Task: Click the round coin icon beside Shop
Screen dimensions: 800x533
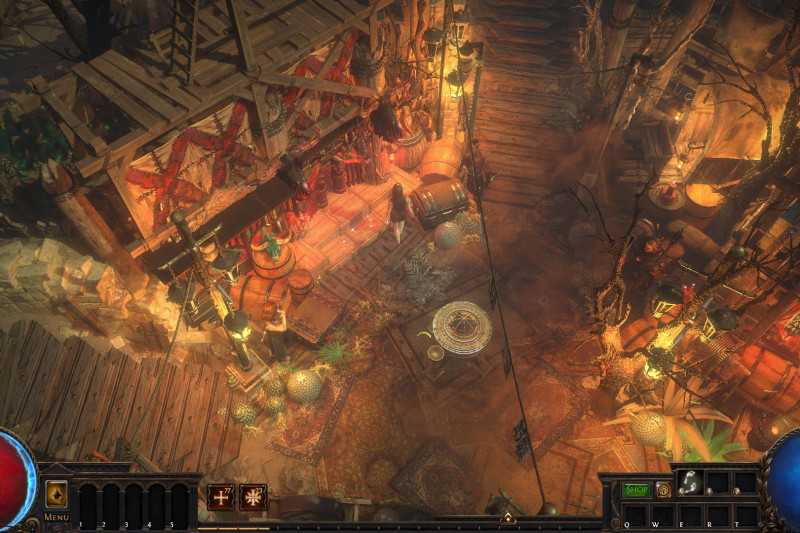Action: coord(663,490)
